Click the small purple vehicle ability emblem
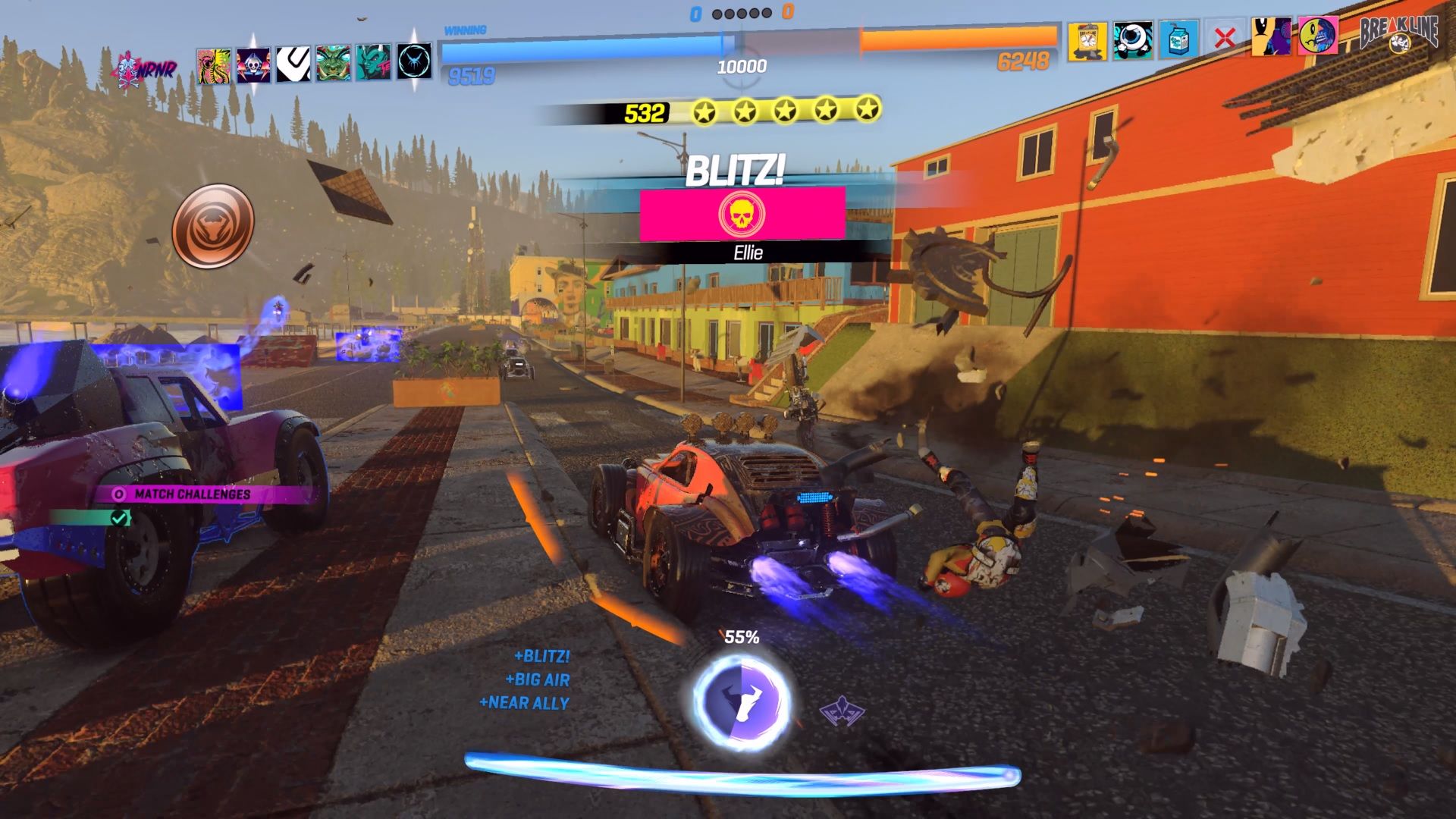 click(842, 711)
